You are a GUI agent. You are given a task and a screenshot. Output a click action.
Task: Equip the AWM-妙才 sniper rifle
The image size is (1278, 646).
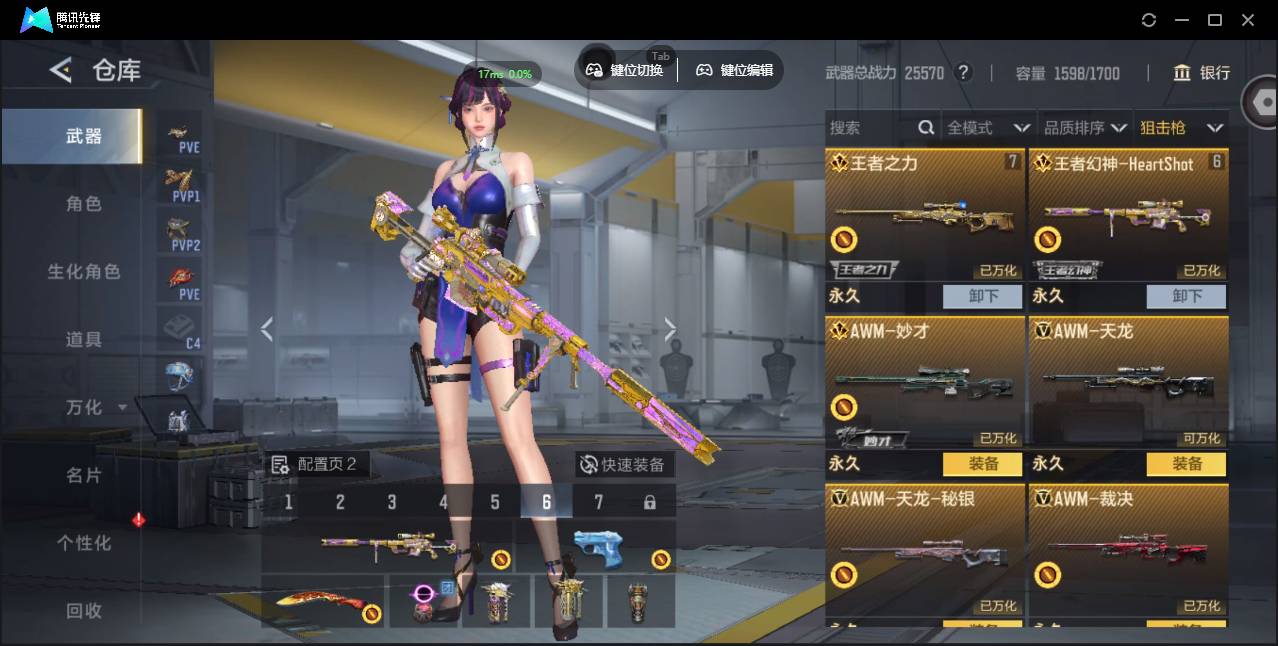983,464
